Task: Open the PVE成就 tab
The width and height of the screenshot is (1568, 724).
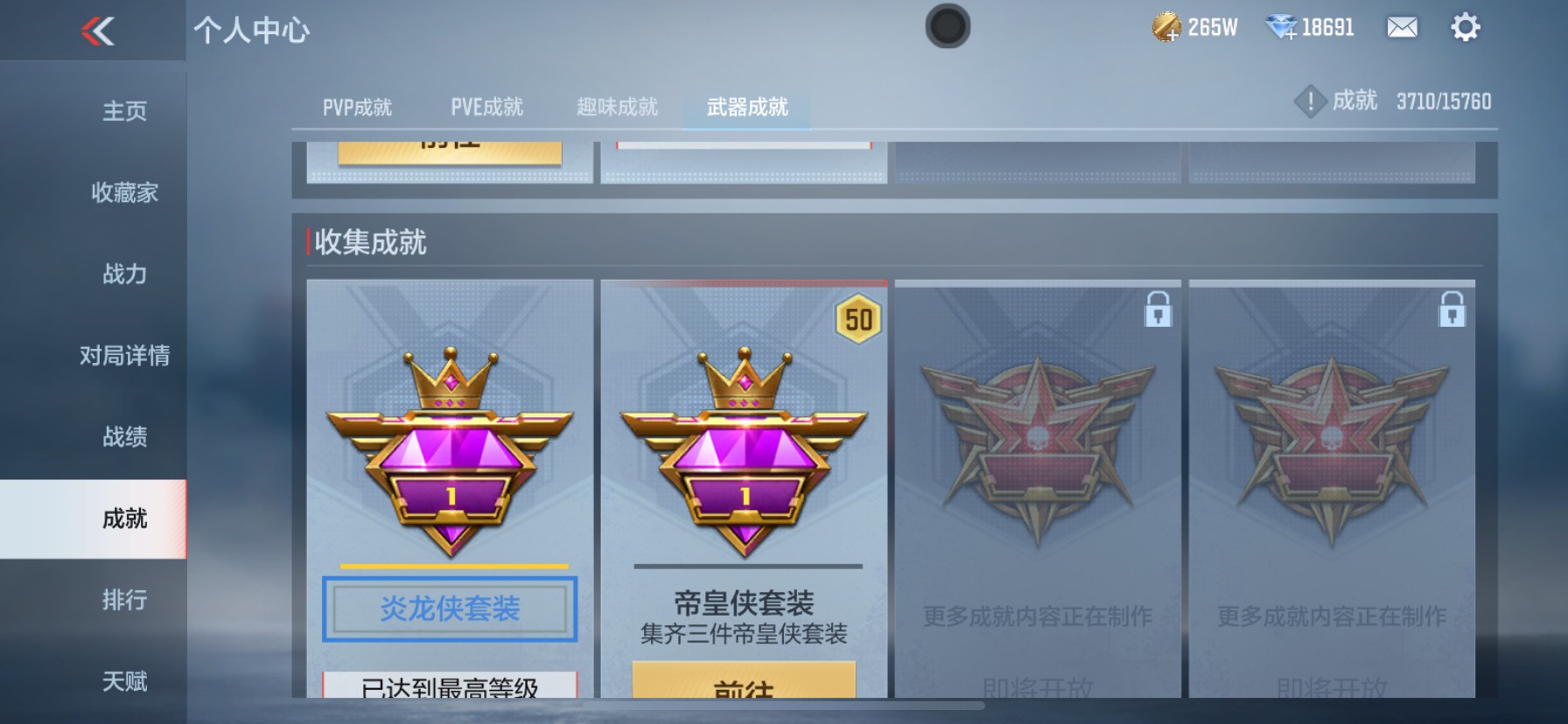Action: tap(487, 107)
